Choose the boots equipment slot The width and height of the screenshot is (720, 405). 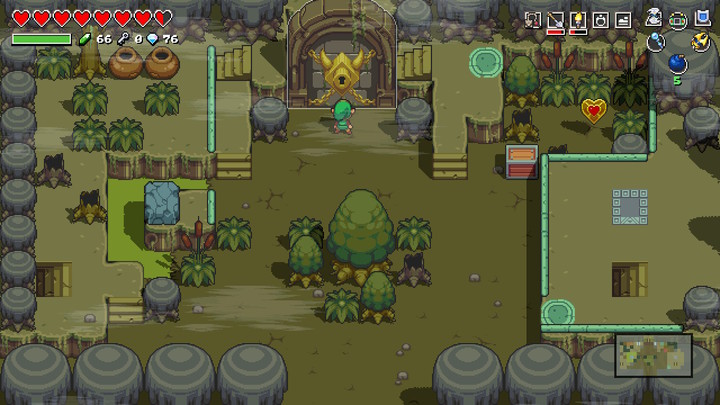tap(623, 19)
